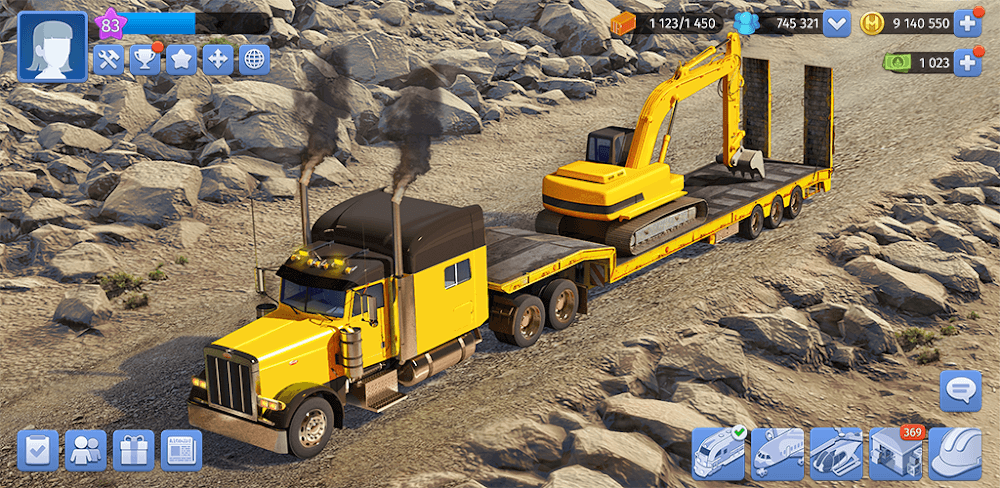Open the globe world map button
The height and width of the screenshot is (488, 1000).
click(x=254, y=60)
